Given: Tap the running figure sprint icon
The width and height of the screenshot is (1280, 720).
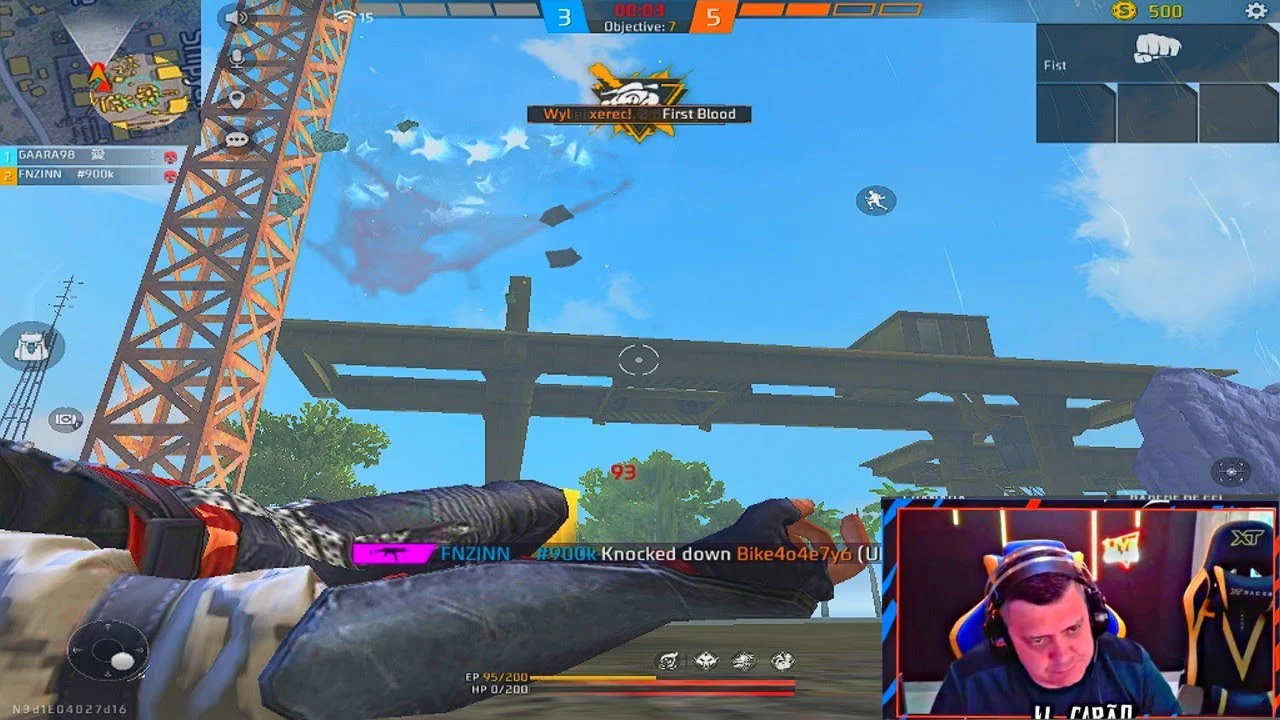Looking at the screenshot, I should 876,201.
